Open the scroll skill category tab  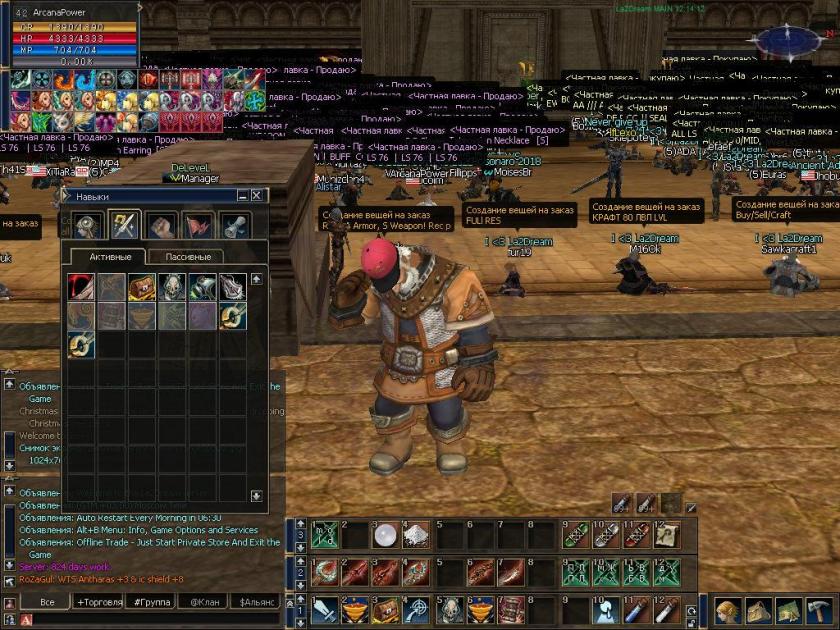pos(233,226)
